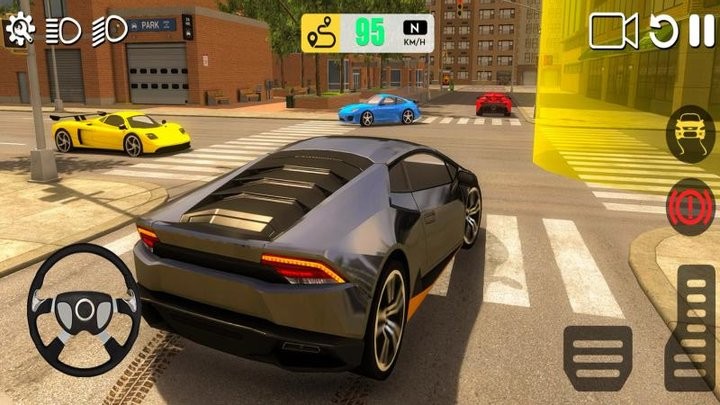Pause the game
The height and width of the screenshot is (405, 720).
pyautogui.click(x=702, y=32)
